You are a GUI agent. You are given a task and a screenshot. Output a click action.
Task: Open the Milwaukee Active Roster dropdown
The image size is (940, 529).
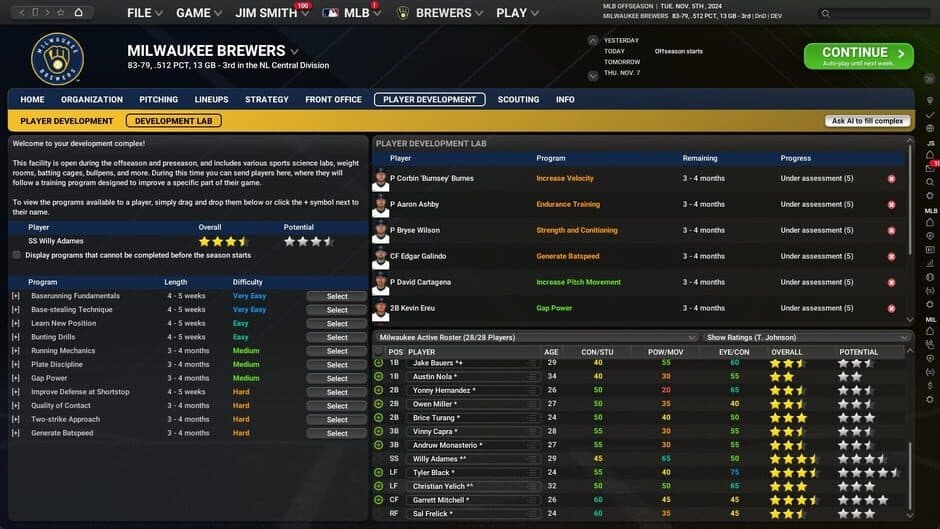[x=536, y=338]
